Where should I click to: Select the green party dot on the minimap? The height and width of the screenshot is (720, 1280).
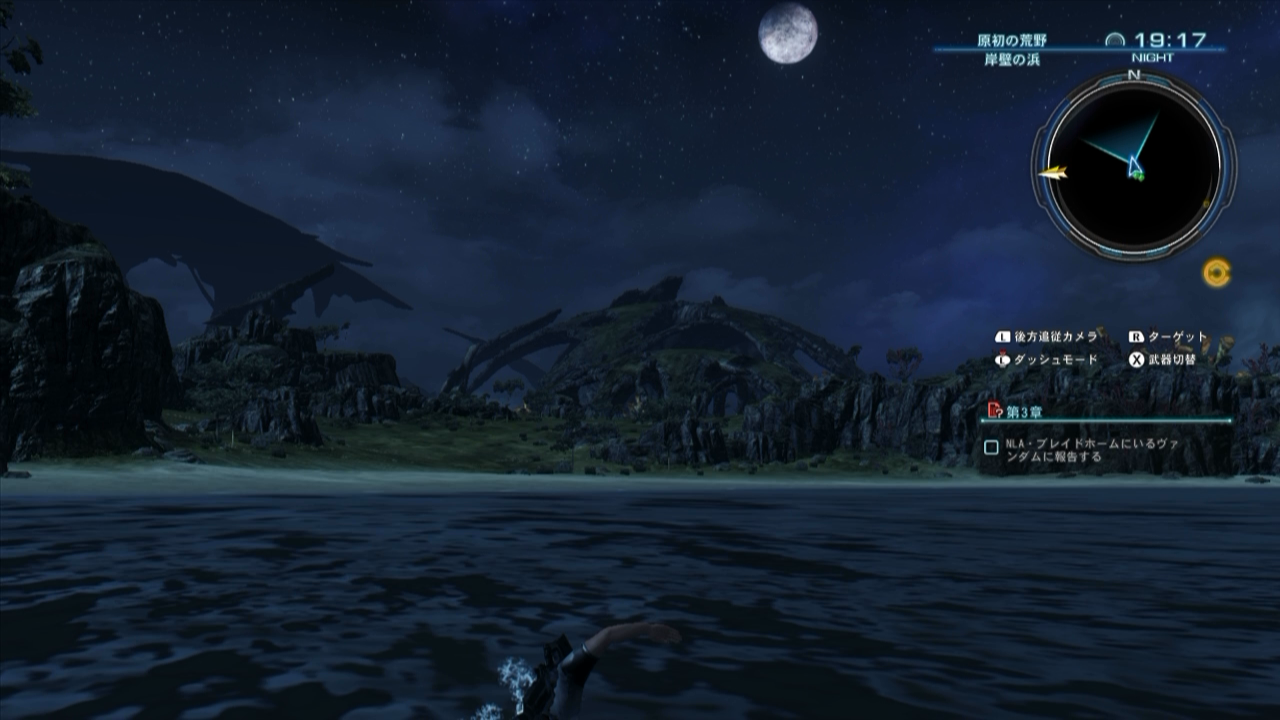pos(1136,178)
